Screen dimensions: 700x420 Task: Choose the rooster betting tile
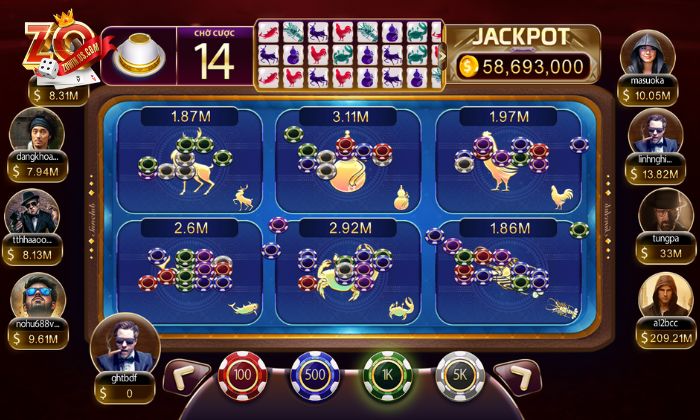pos(504,165)
